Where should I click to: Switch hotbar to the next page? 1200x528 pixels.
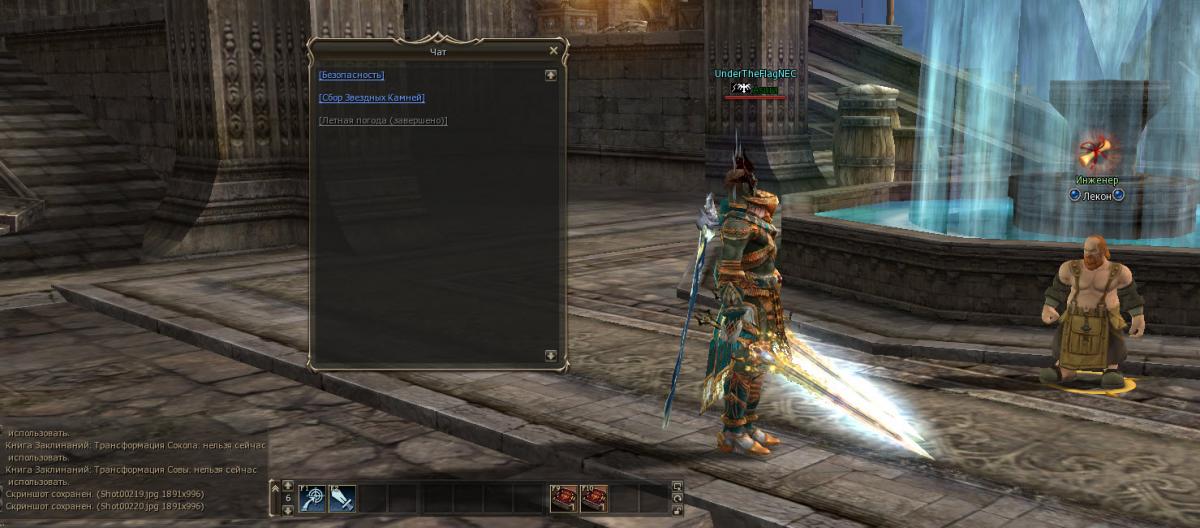click(288, 509)
